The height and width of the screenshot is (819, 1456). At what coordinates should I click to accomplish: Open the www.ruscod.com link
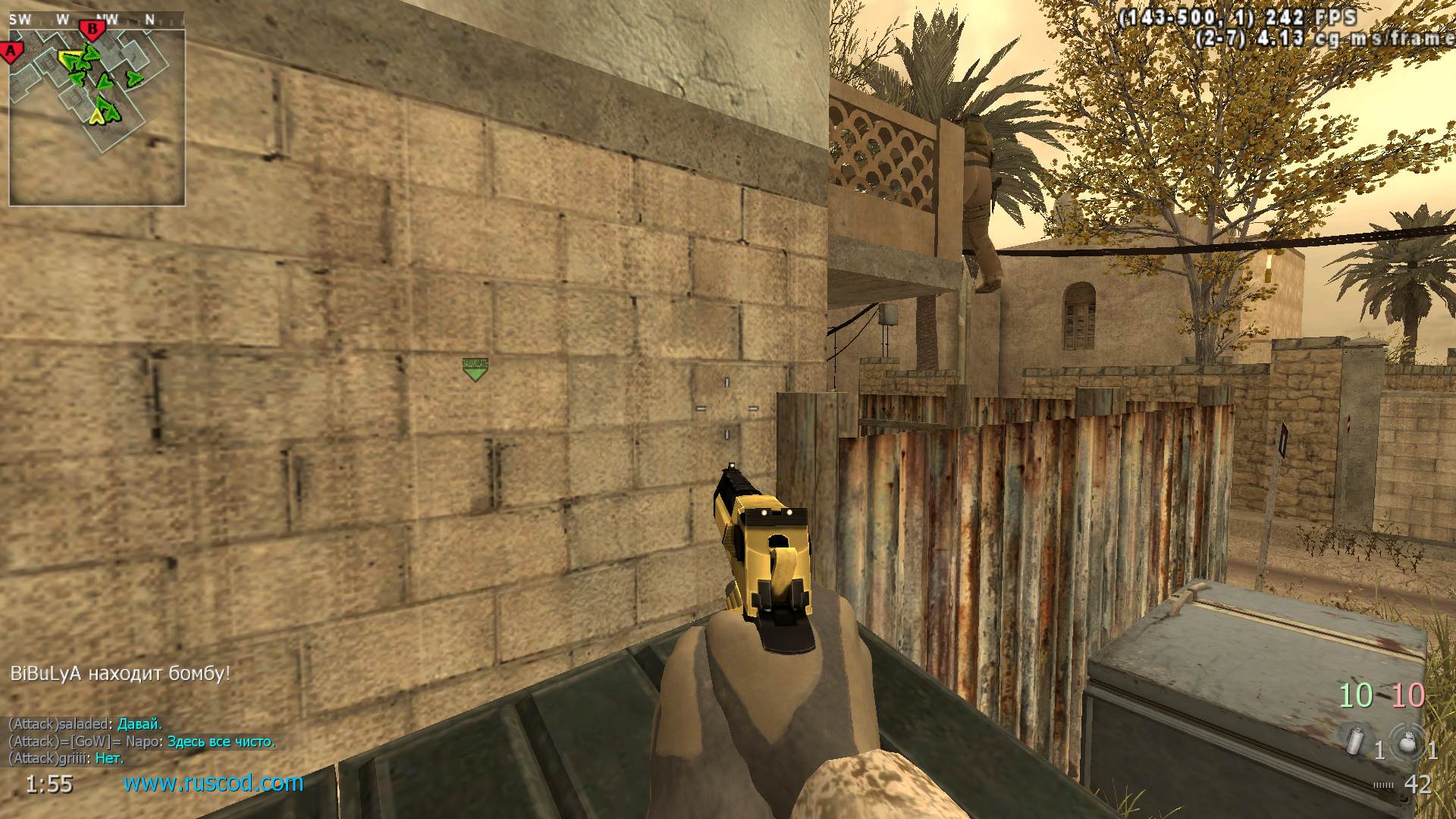coord(213,783)
